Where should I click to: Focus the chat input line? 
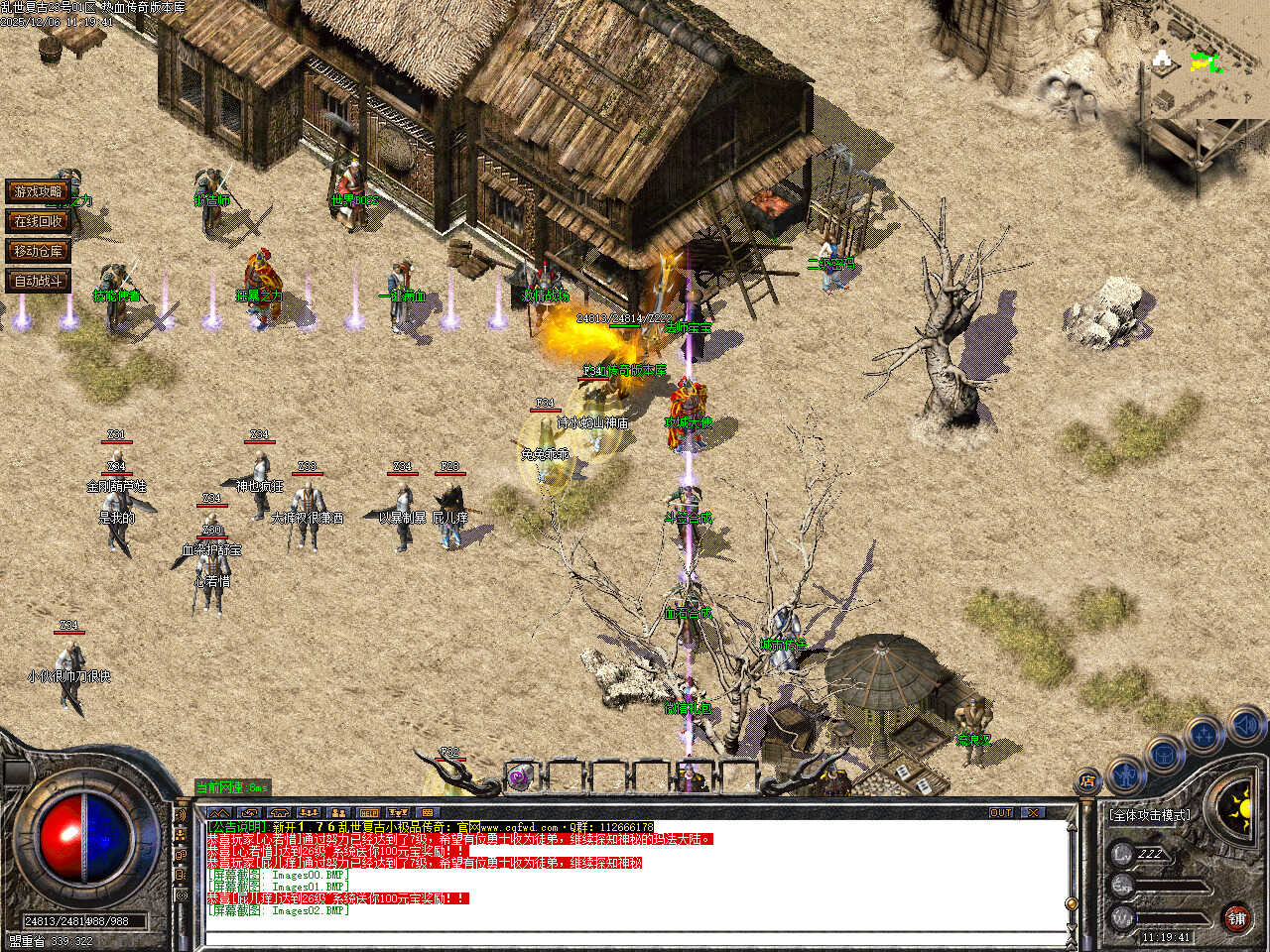point(635,938)
